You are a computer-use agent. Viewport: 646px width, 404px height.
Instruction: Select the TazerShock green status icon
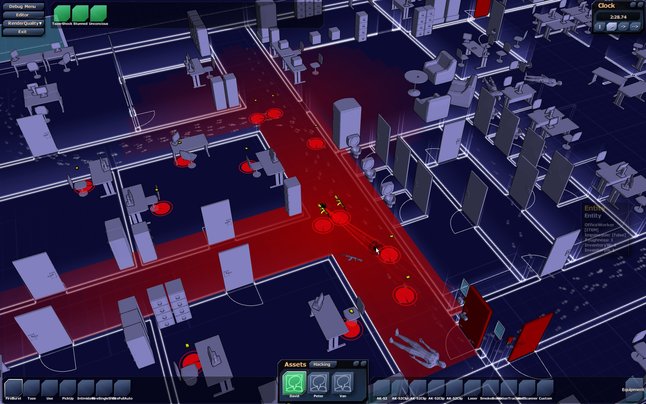pyautogui.click(x=60, y=13)
